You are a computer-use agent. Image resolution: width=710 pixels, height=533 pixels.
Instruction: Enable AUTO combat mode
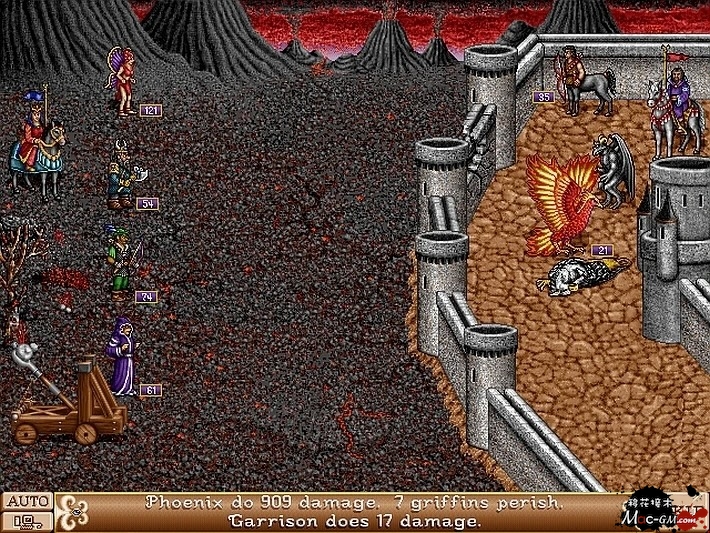point(27,502)
